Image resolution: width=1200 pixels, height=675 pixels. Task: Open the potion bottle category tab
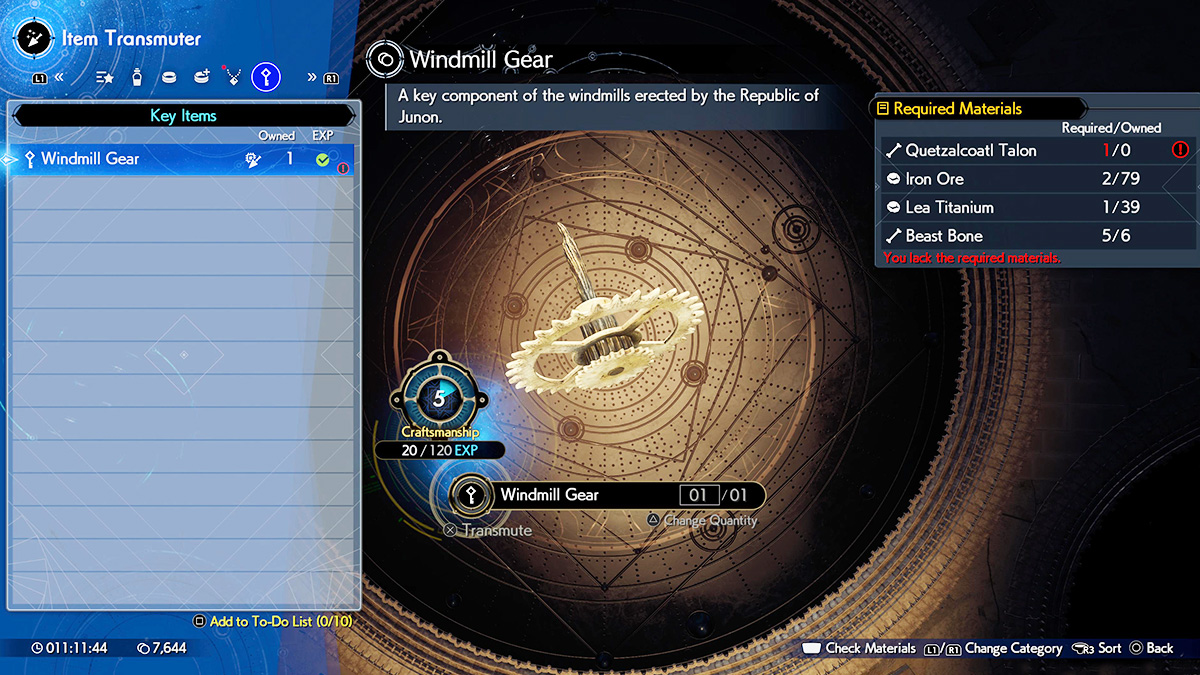tap(137, 76)
